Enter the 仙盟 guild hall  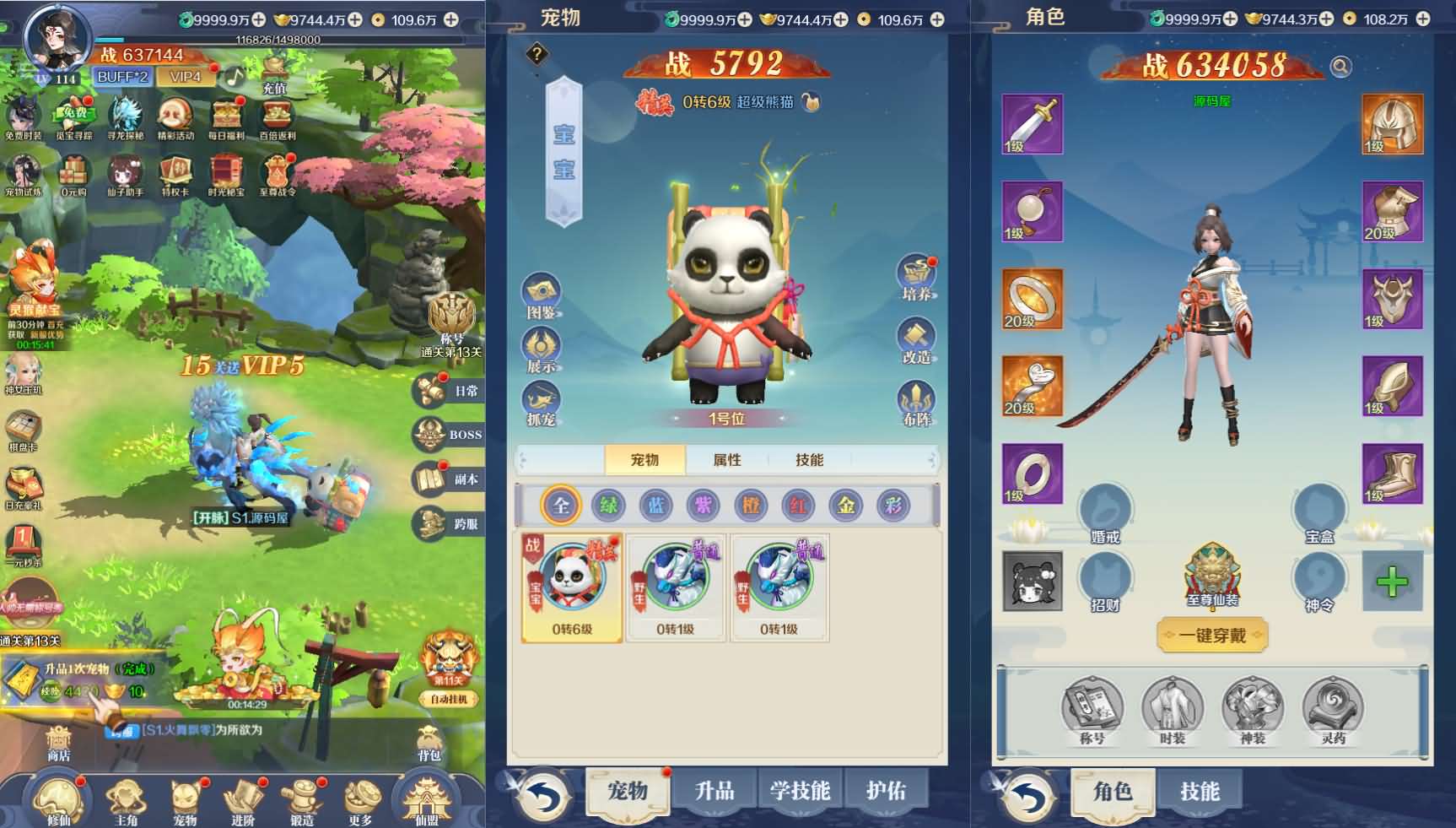[x=427, y=798]
